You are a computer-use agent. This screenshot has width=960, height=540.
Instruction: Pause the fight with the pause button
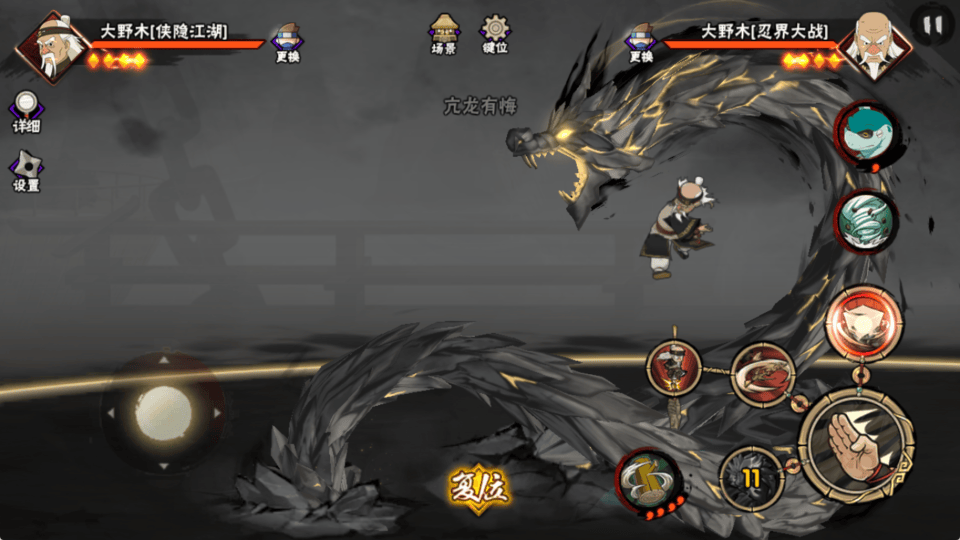[932, 26]
